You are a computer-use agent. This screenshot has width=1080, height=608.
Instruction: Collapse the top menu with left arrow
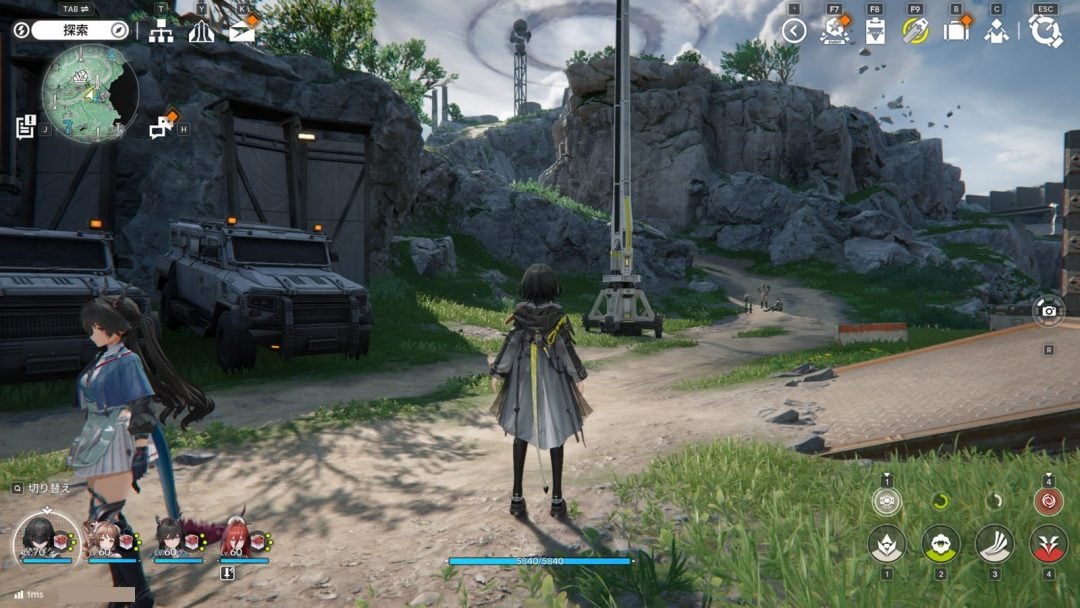(x=794, y=31)
